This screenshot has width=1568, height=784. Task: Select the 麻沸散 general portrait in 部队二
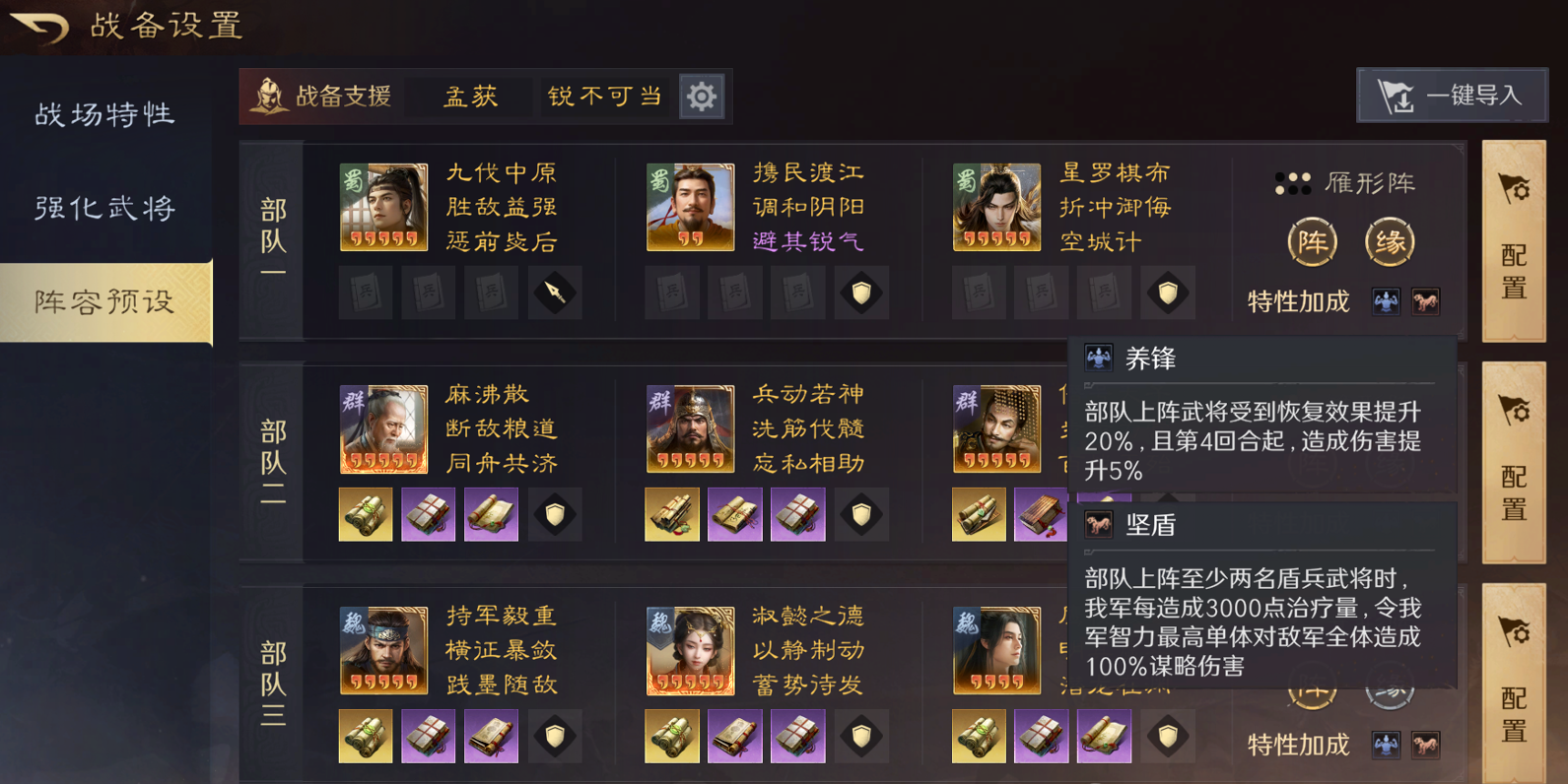coord(383,428)
